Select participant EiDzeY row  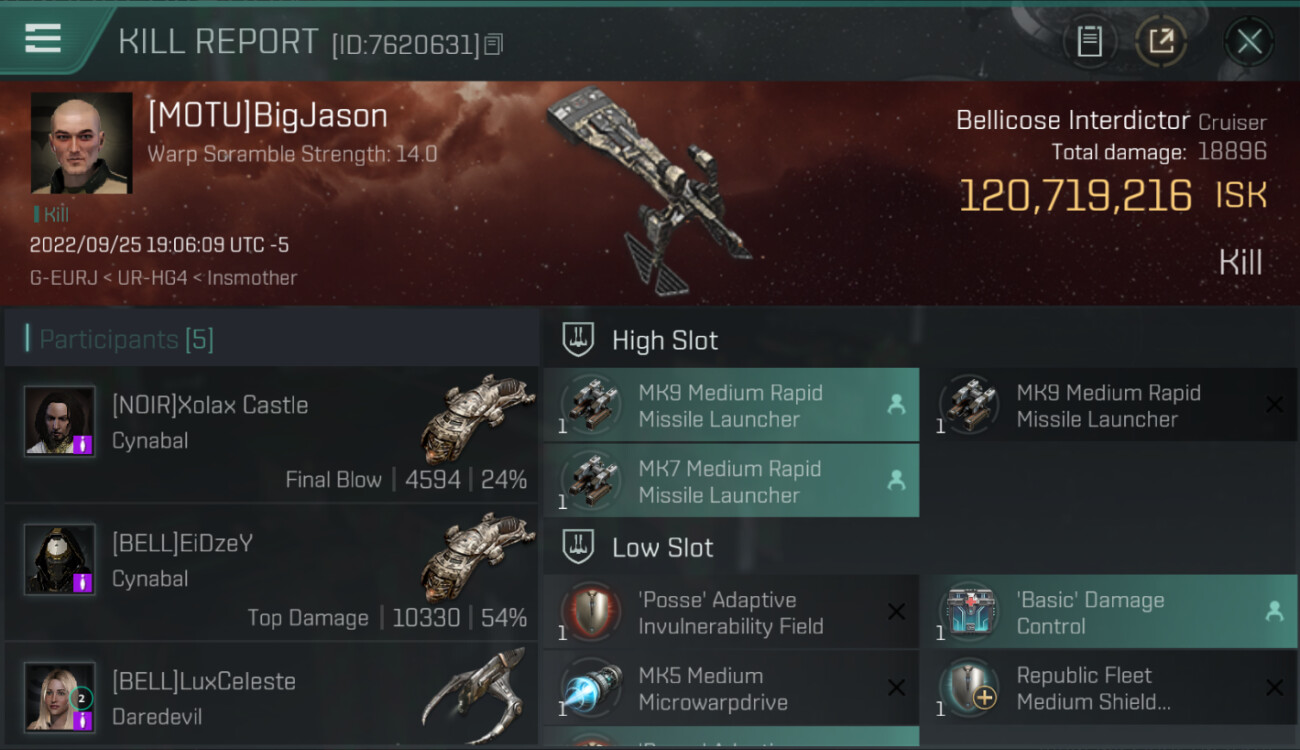(270, 573)
